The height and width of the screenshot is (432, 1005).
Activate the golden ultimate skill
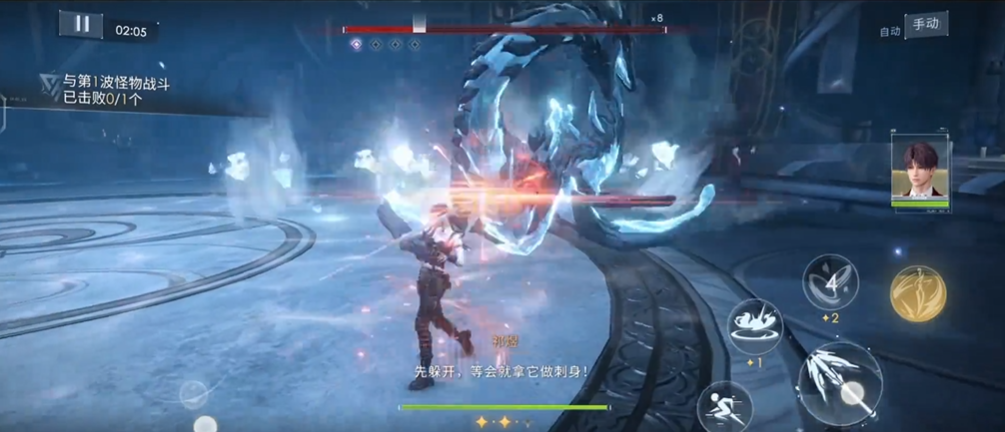[918, 293]
